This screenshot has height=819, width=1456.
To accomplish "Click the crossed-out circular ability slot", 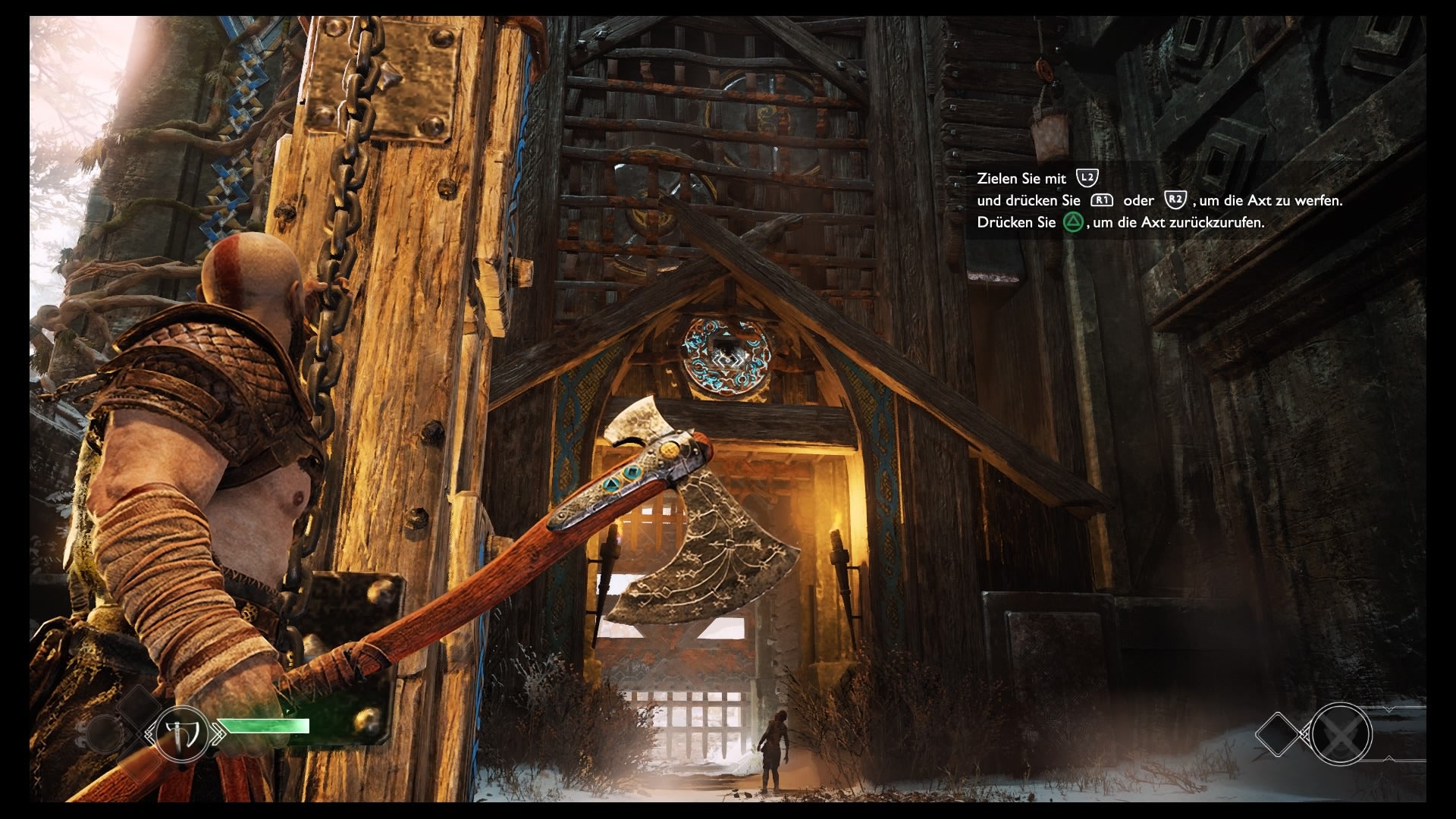I will (1341, 734).
